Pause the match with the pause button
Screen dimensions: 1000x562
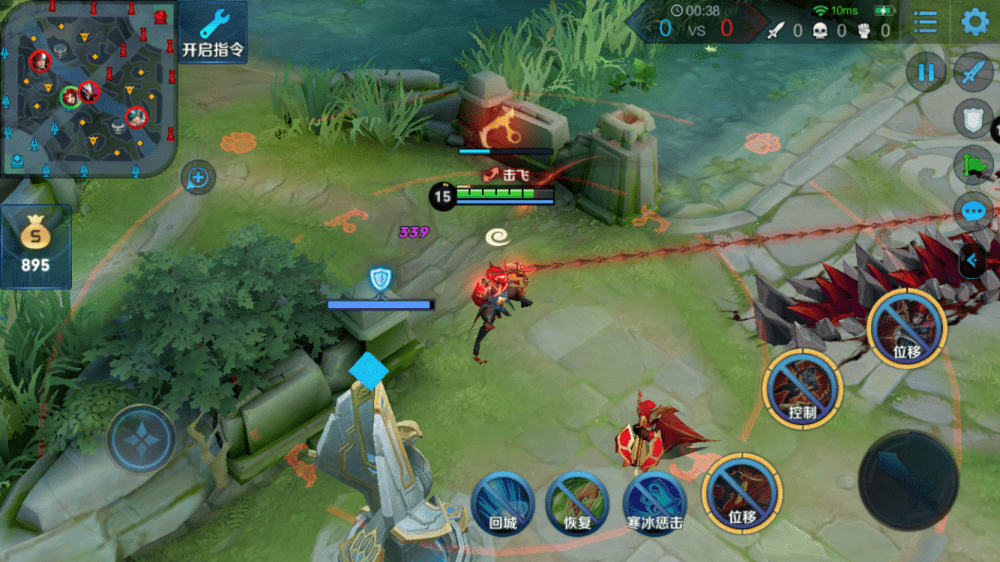(926, 72)
